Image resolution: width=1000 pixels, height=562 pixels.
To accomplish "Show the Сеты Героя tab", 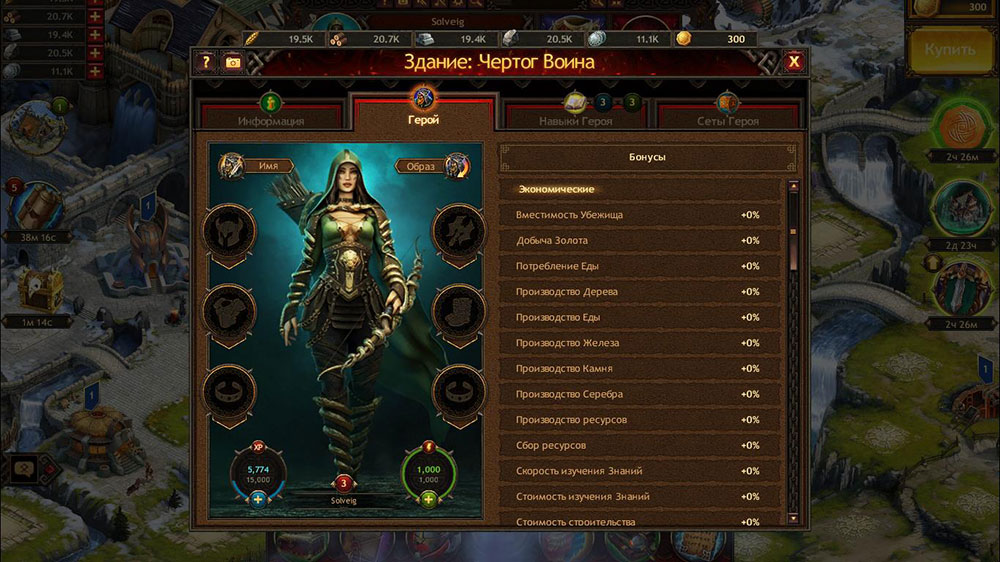I will tap(727, 113).
